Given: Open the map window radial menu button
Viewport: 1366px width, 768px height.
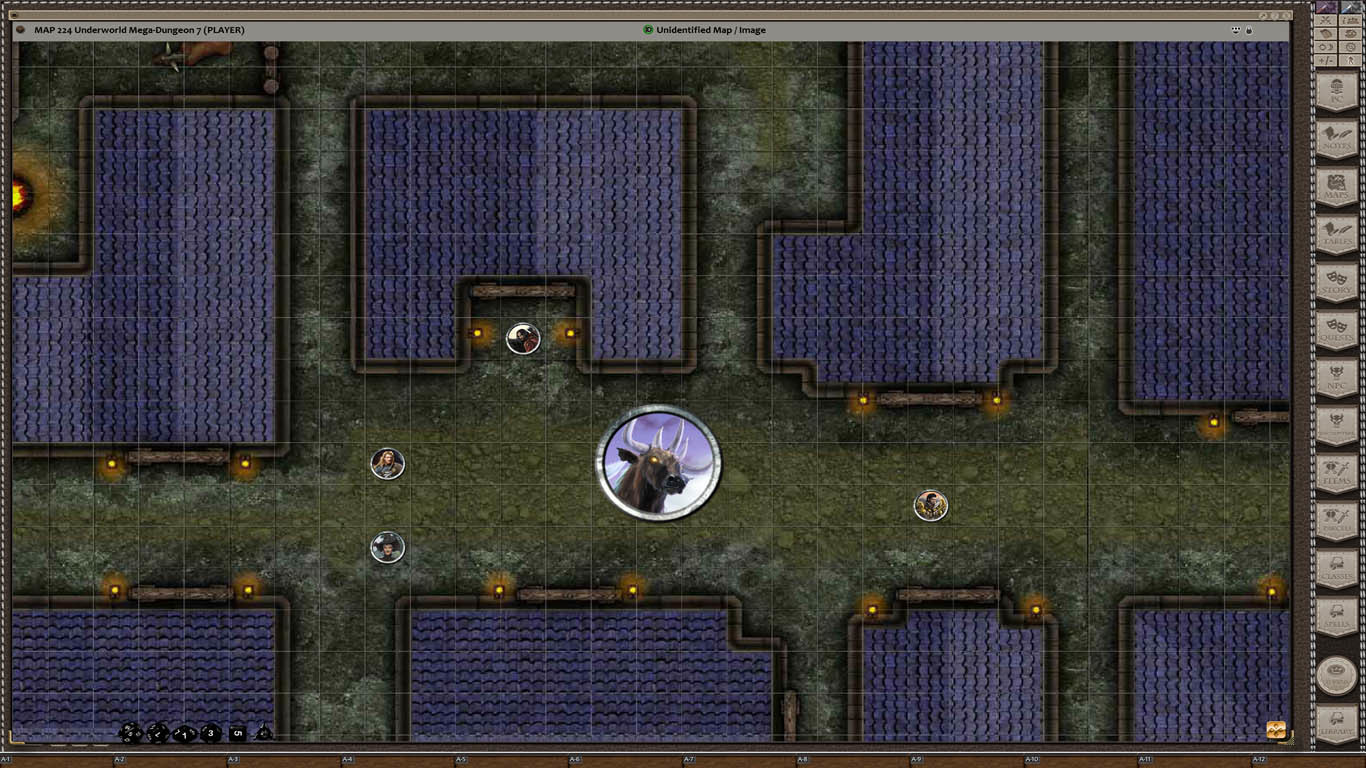Looking at the screenshot, I should (x=18, y=30).
